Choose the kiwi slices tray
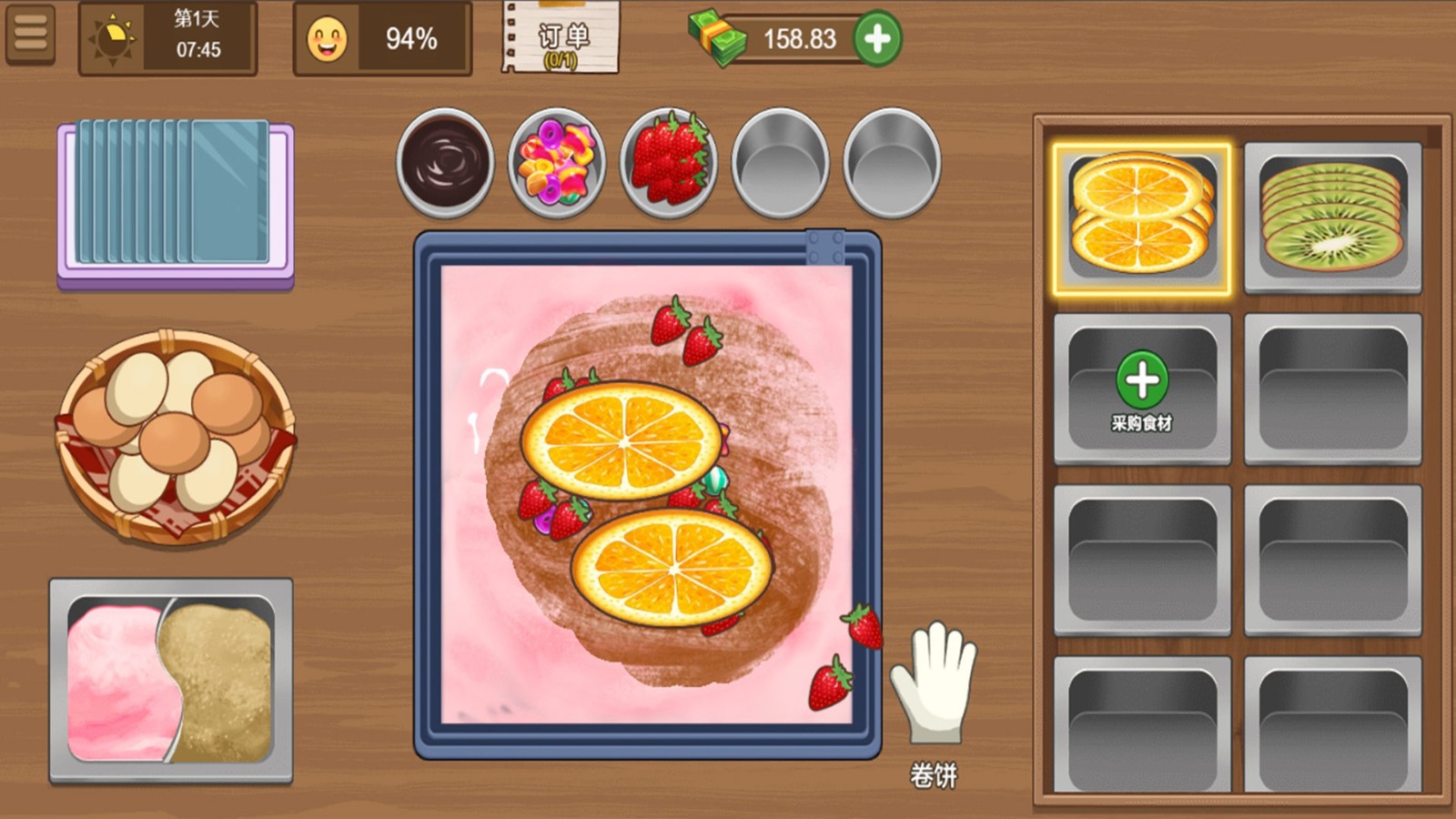The width and height of the screenshot is (1456, 819). click(1332, 218)
